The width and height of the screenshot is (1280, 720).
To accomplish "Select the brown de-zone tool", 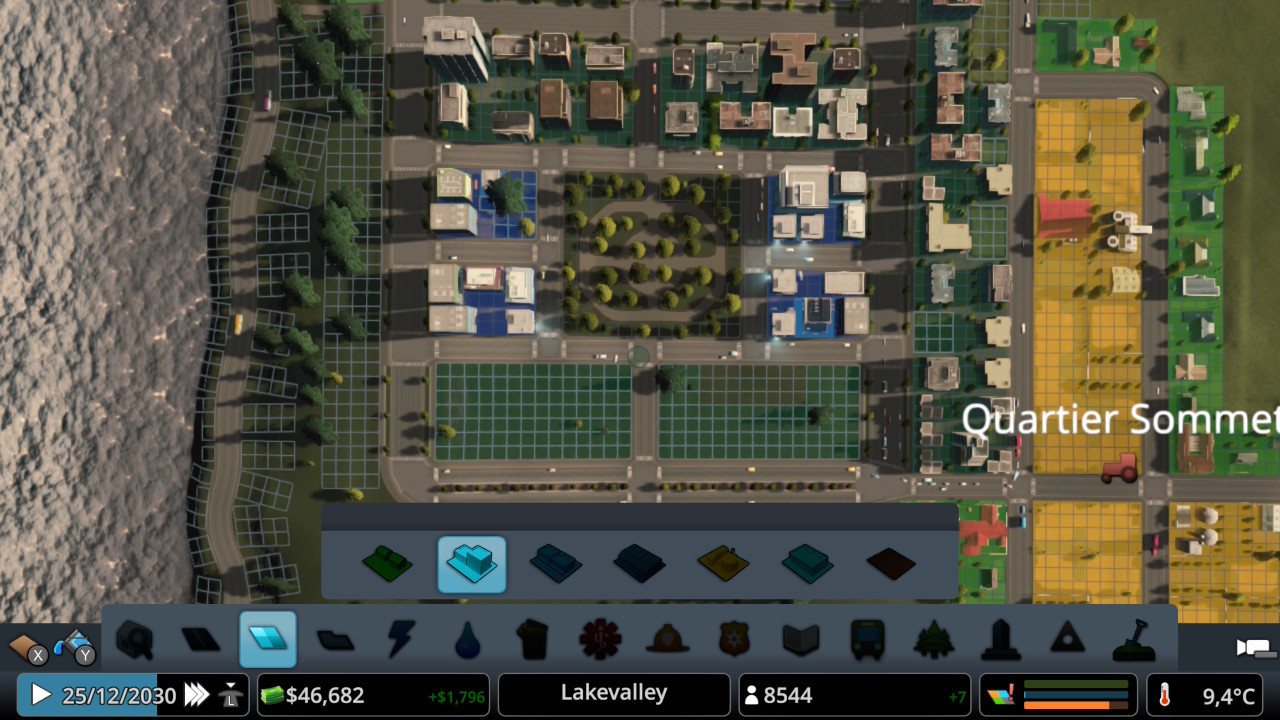I will tap(891, 564).
